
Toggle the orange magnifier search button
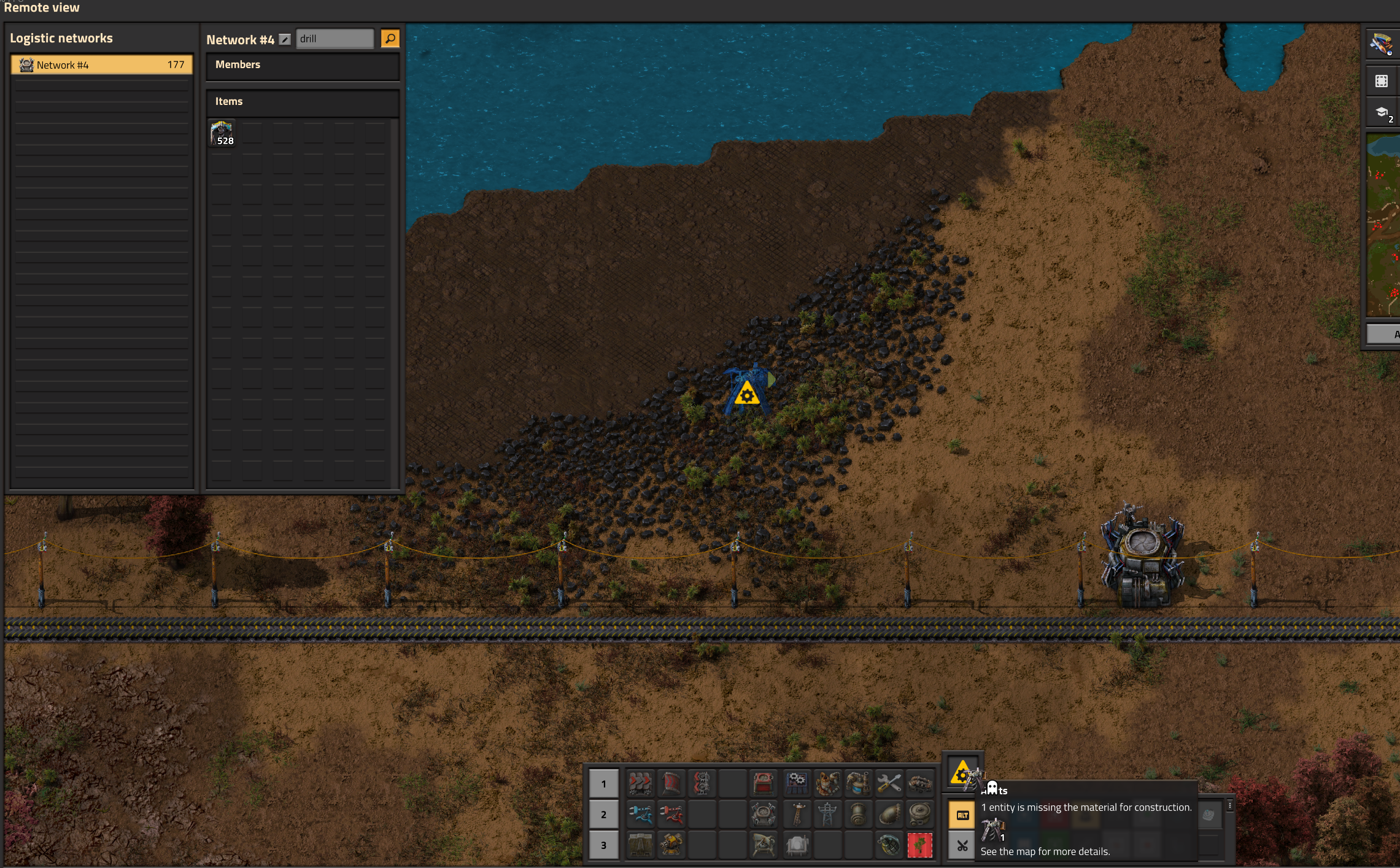[390, 39]
